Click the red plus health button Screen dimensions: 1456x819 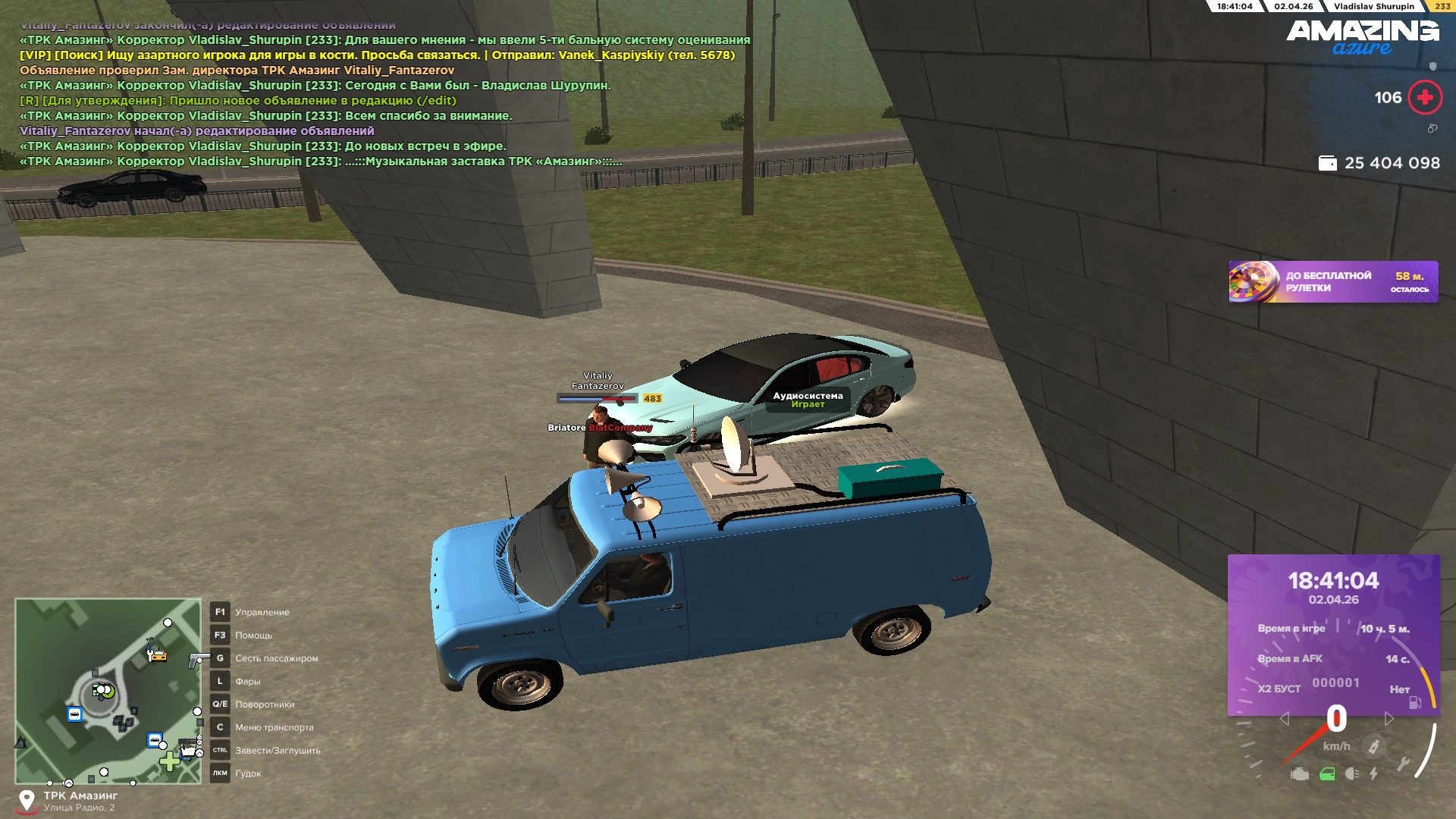[1424, 98]
